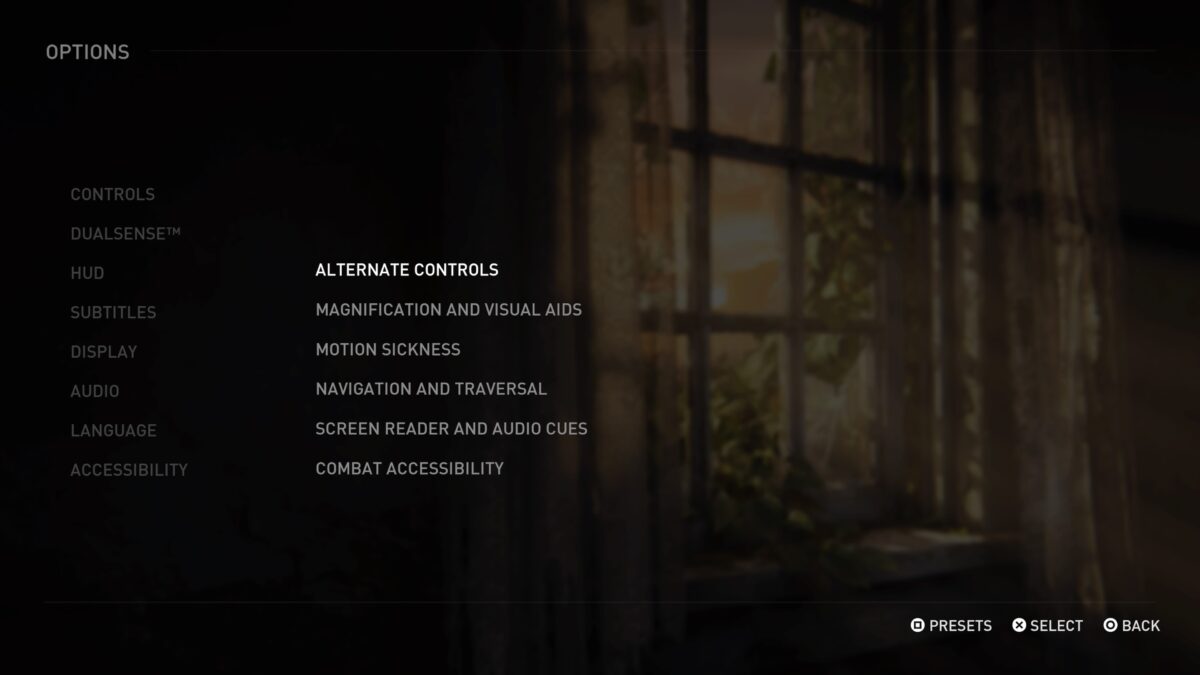The height and width of the screenshot is (675, 1200).
Task: Select Magnification and Visual Aids
Action: [x=448, y=310]
